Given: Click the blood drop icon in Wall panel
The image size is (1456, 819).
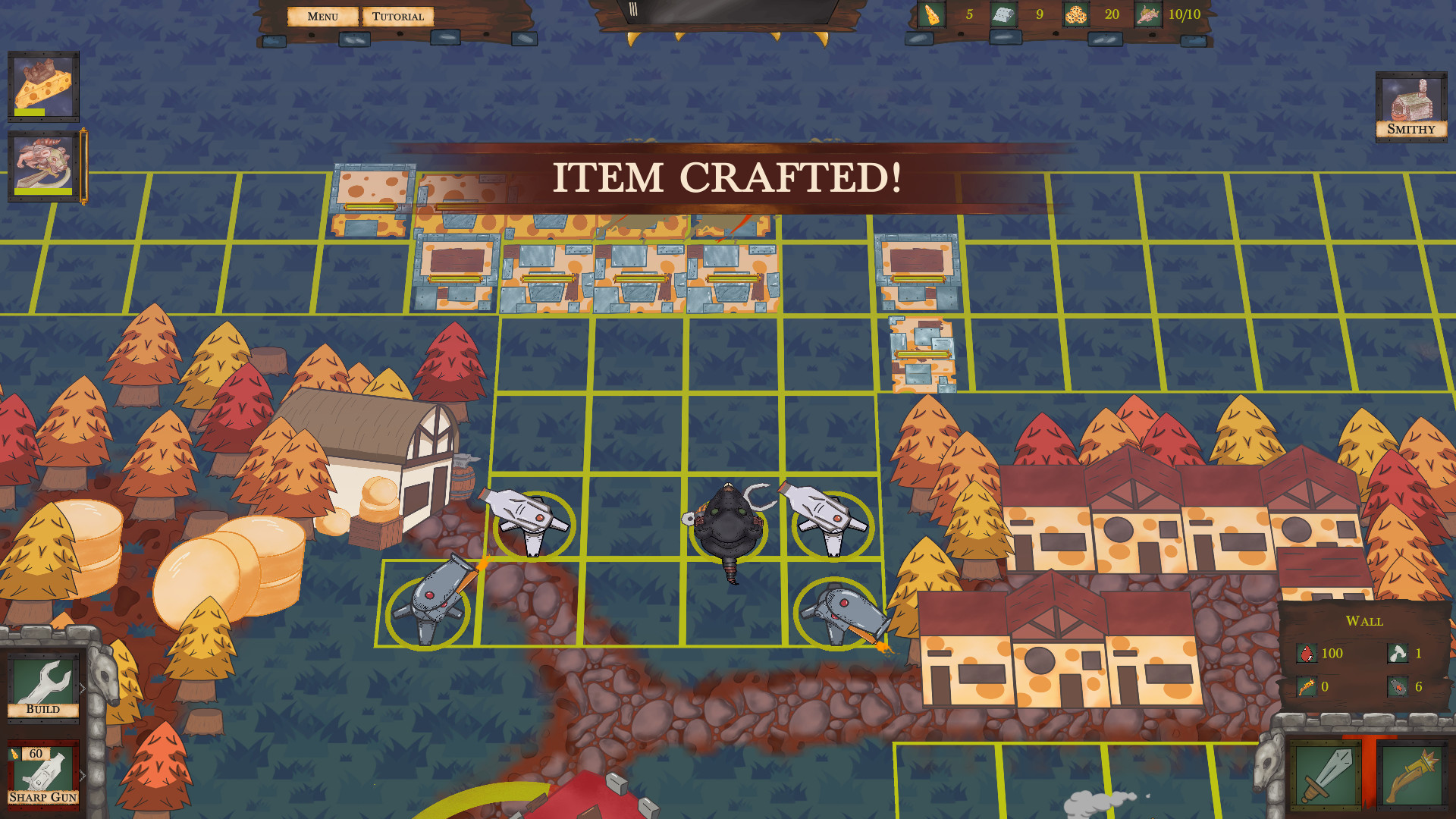Looking at the screenshot, I should (1307, 652).
